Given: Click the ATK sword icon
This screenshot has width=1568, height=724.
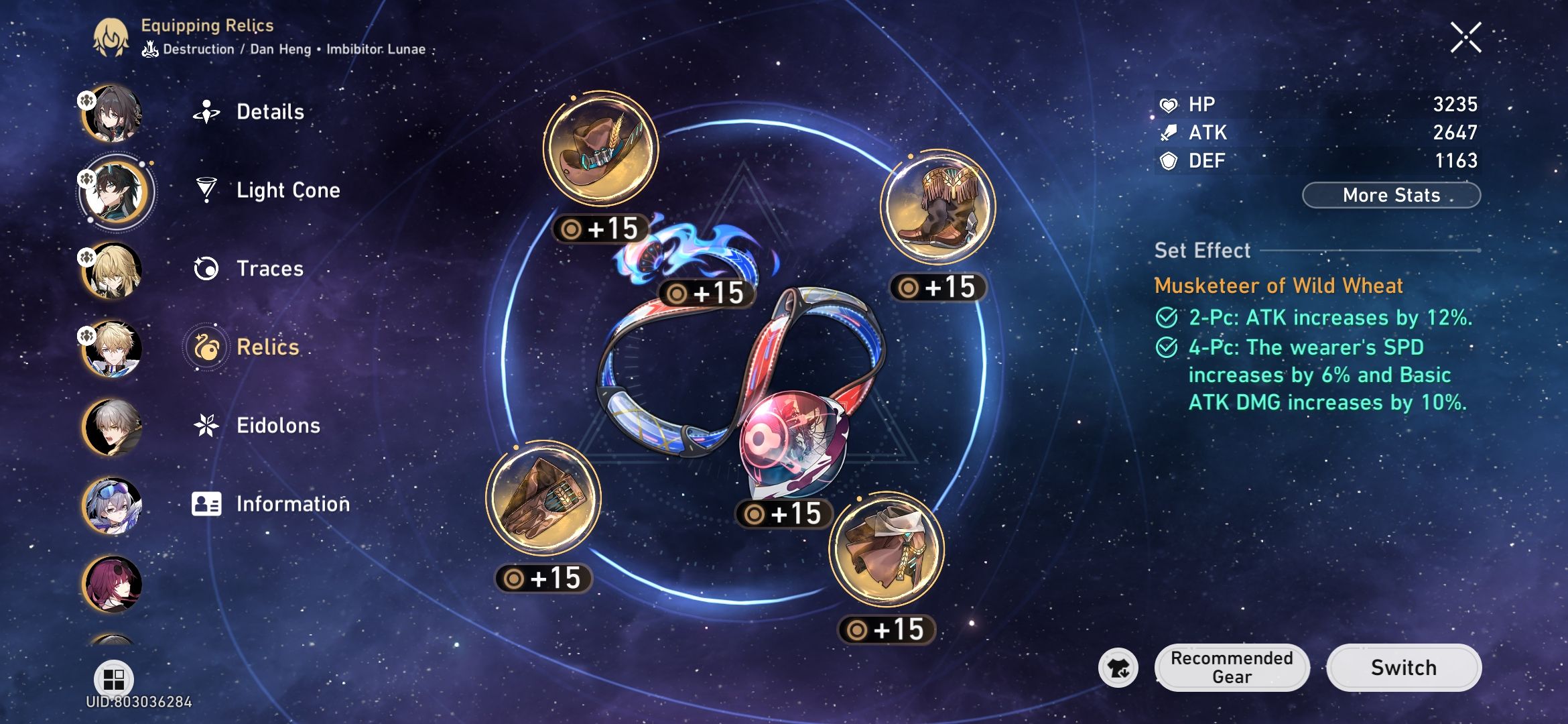Looking at the screenshot, I should coord(1168,132).
